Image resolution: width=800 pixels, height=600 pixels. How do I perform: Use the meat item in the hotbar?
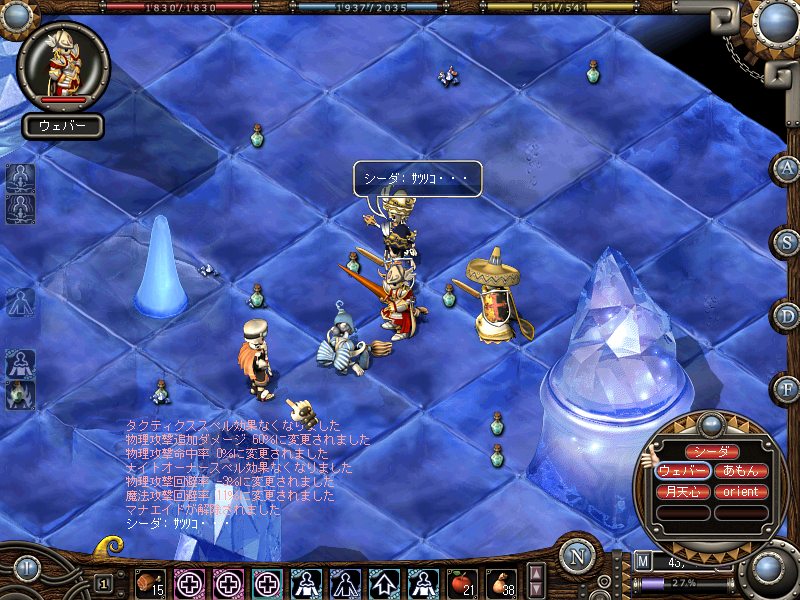[x=150, y=582]
